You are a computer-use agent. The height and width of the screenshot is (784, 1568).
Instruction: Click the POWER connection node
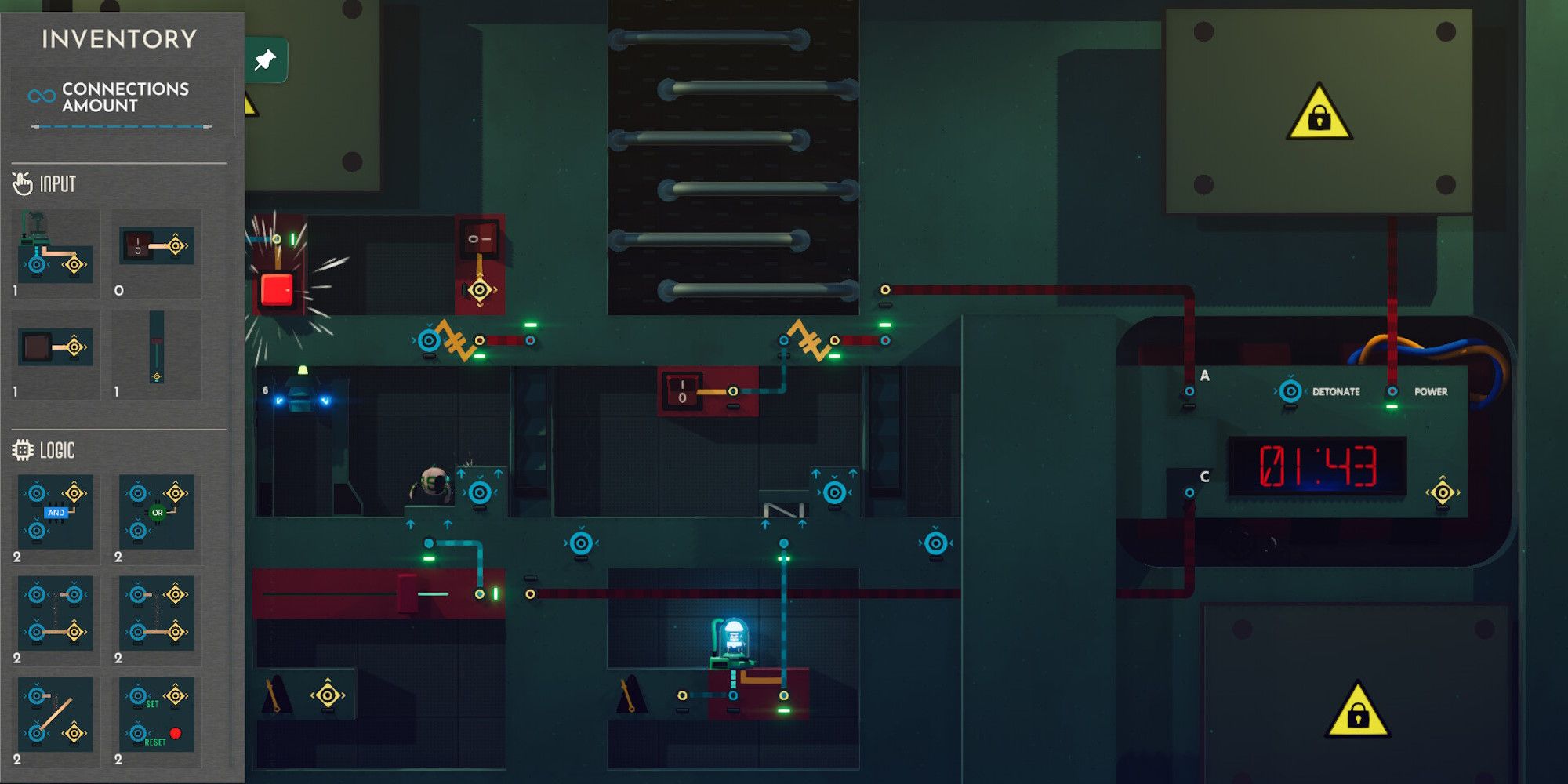point(1392,391)
